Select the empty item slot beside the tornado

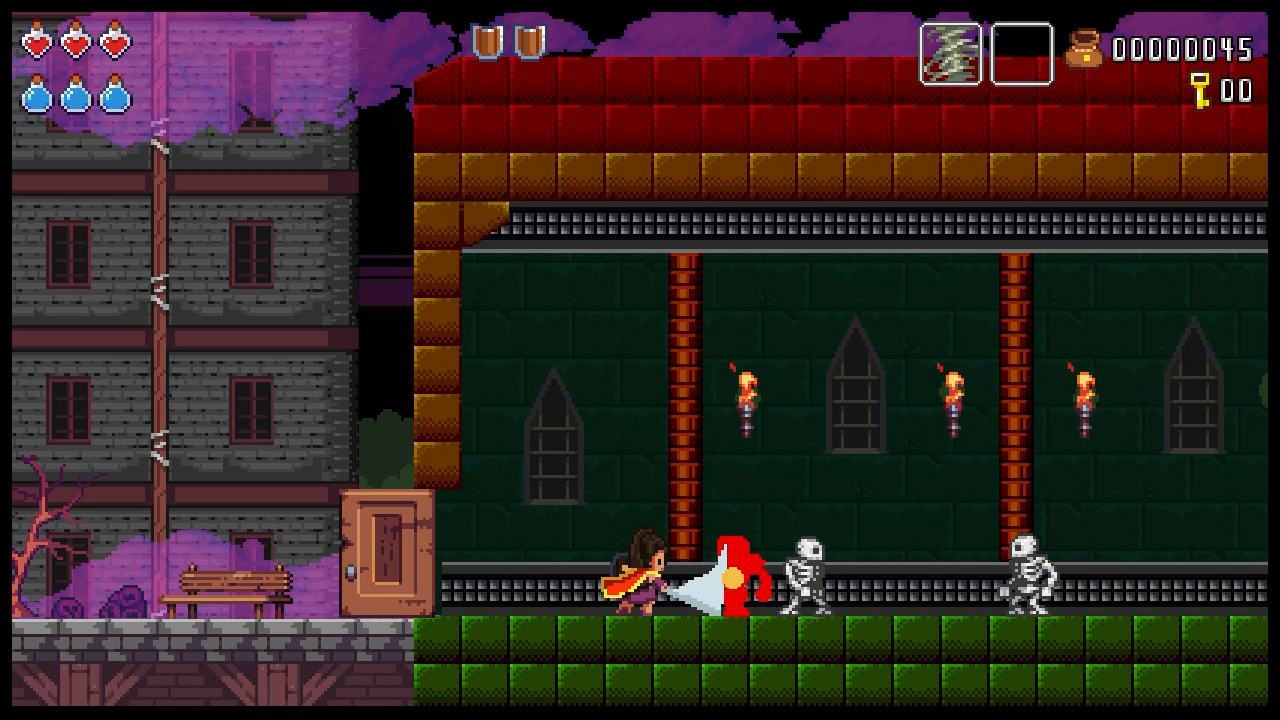pos(1021,54)
